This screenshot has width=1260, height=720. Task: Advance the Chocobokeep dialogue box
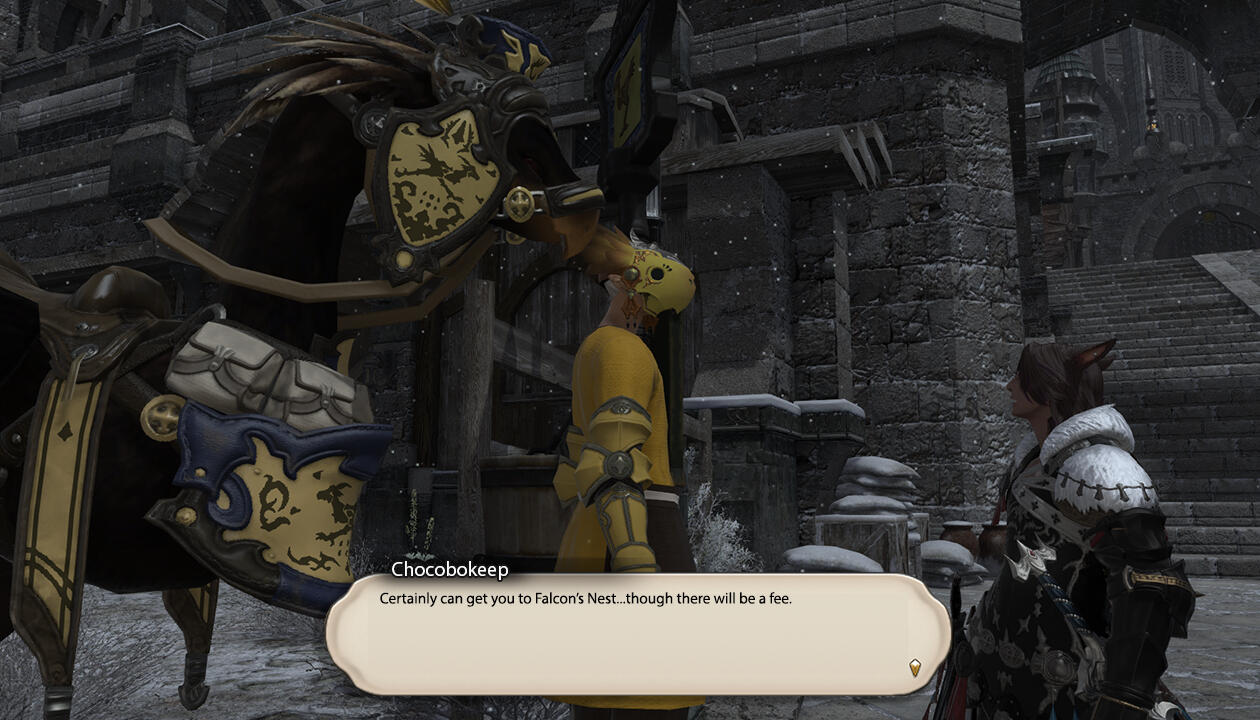(636, 634)
